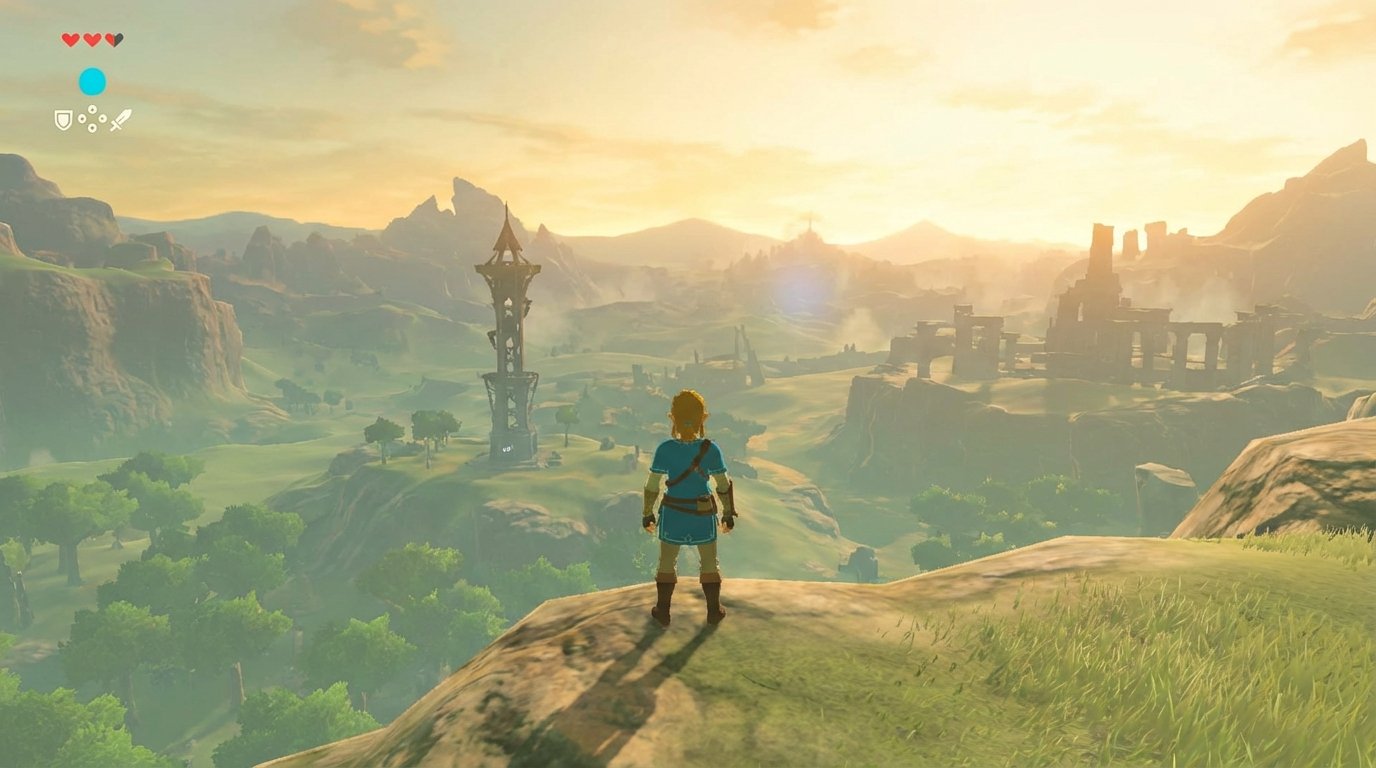Image resolution: width=1376 pixels, height=768 pixels.
Task: Click the bottom circle of the D-pad icon
Action: click(92, 127)
